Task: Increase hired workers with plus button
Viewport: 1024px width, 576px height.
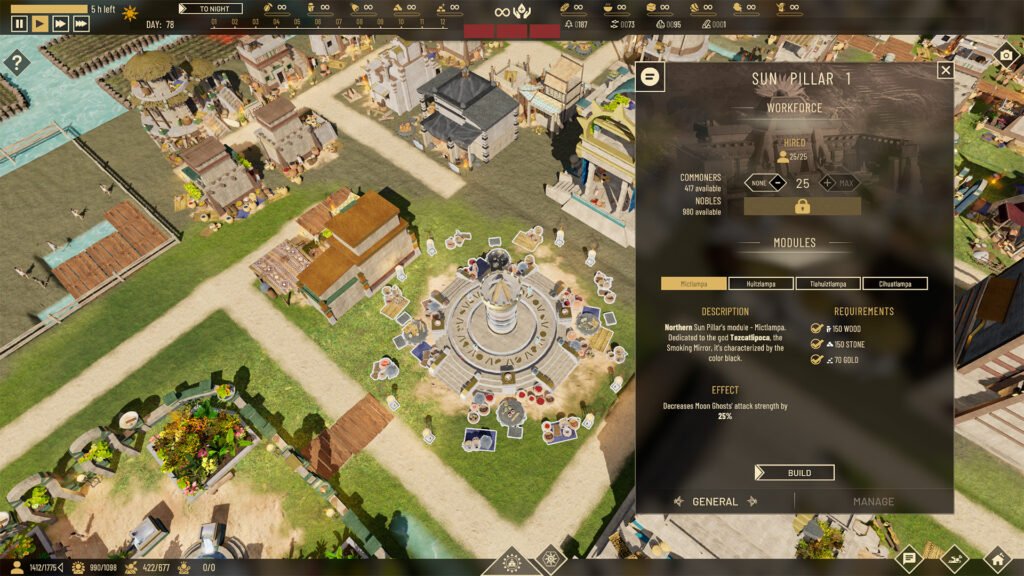Action: click(827, 183)
